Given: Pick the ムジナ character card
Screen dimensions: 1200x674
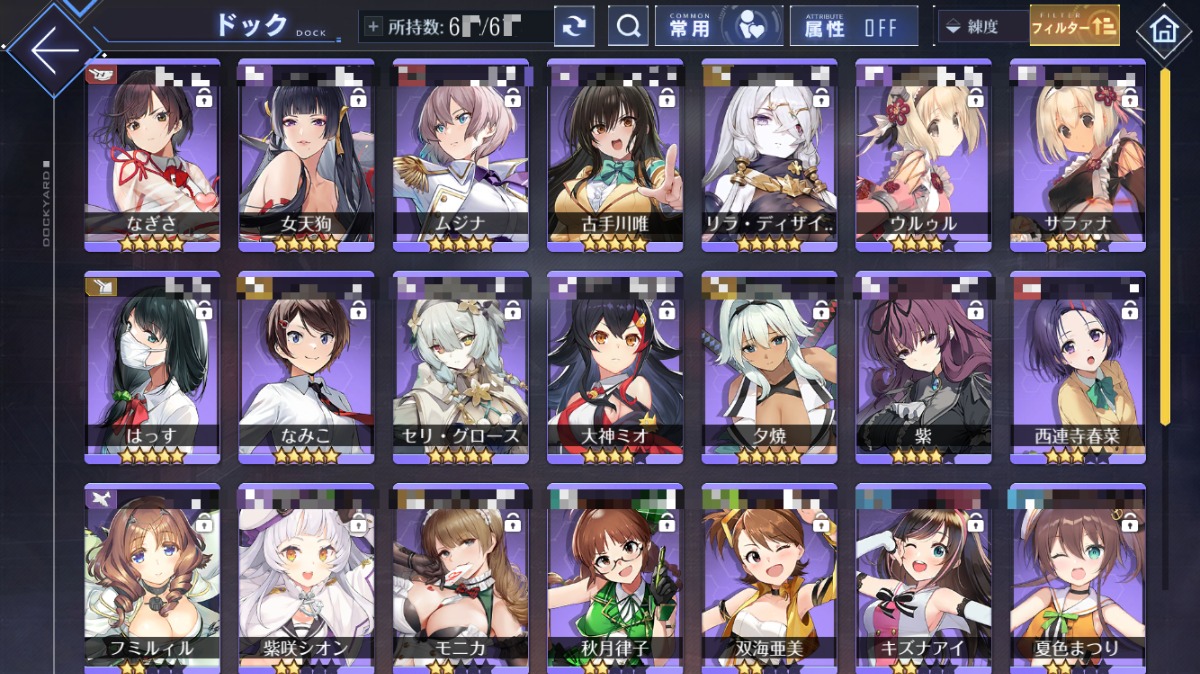Looking at the screenshot, I should point(460,155).
